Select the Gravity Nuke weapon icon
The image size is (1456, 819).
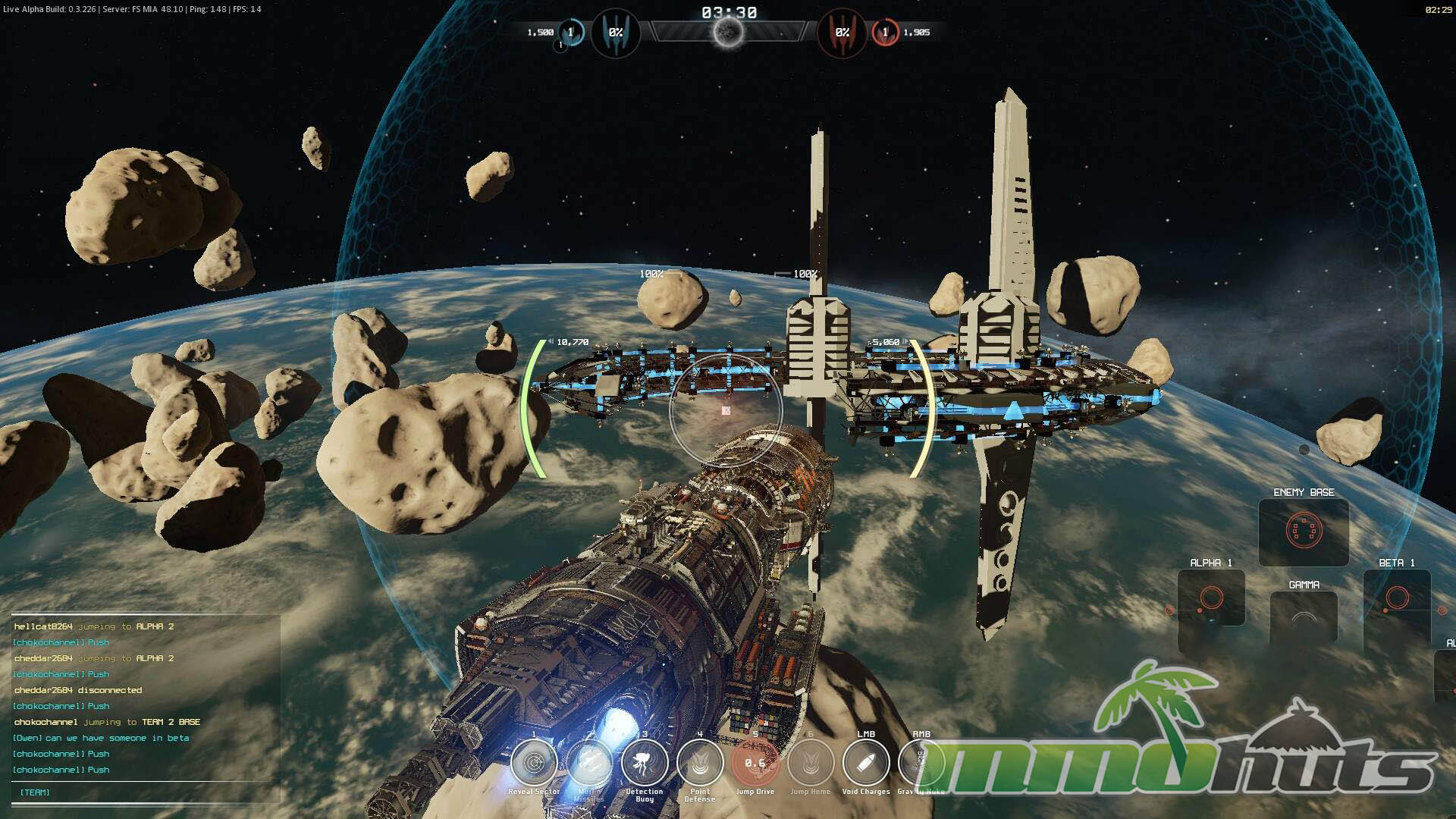pos(920,763)
